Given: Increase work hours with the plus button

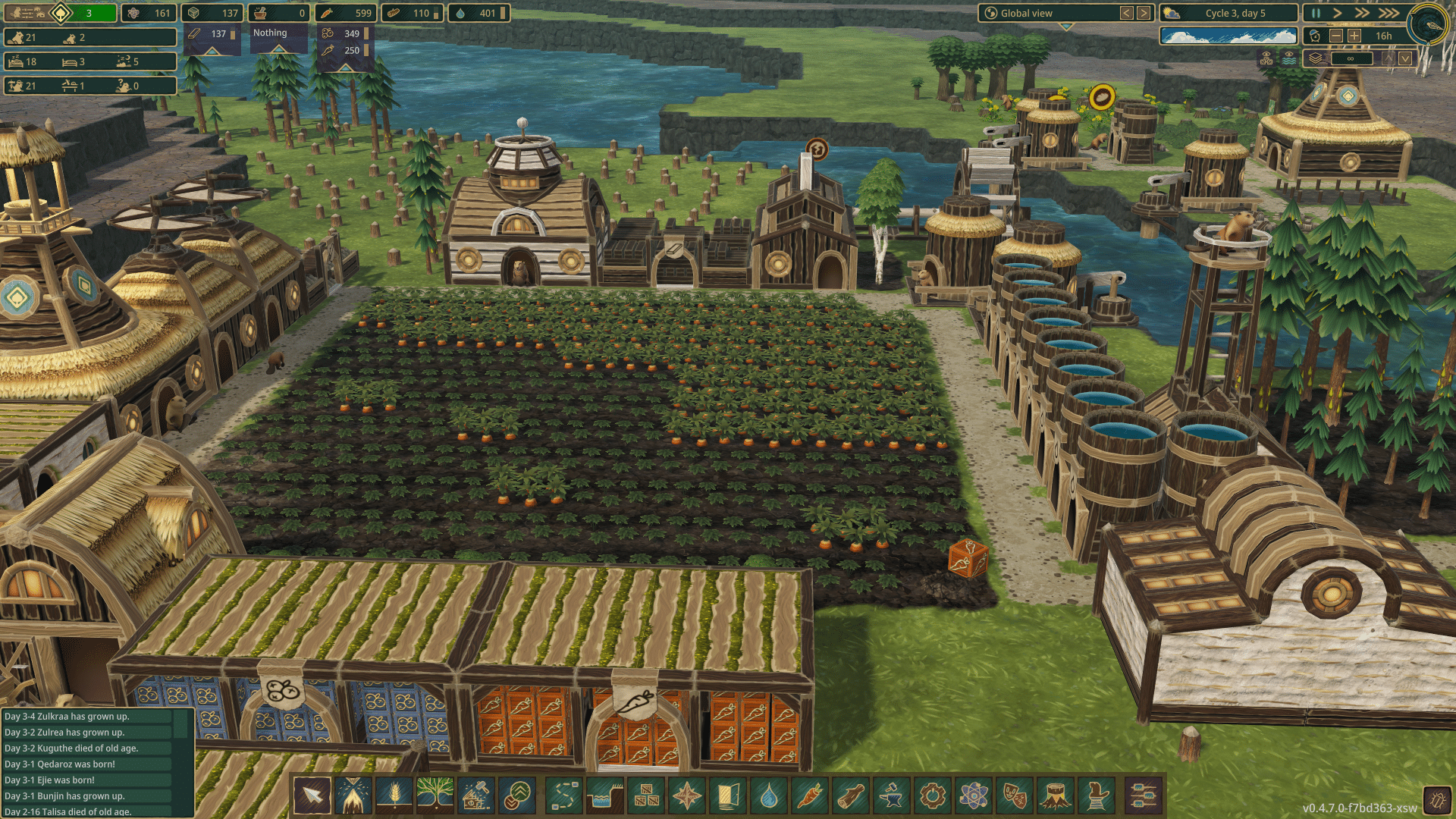Looking at the screenshot, I should [x=1355, y=36].
